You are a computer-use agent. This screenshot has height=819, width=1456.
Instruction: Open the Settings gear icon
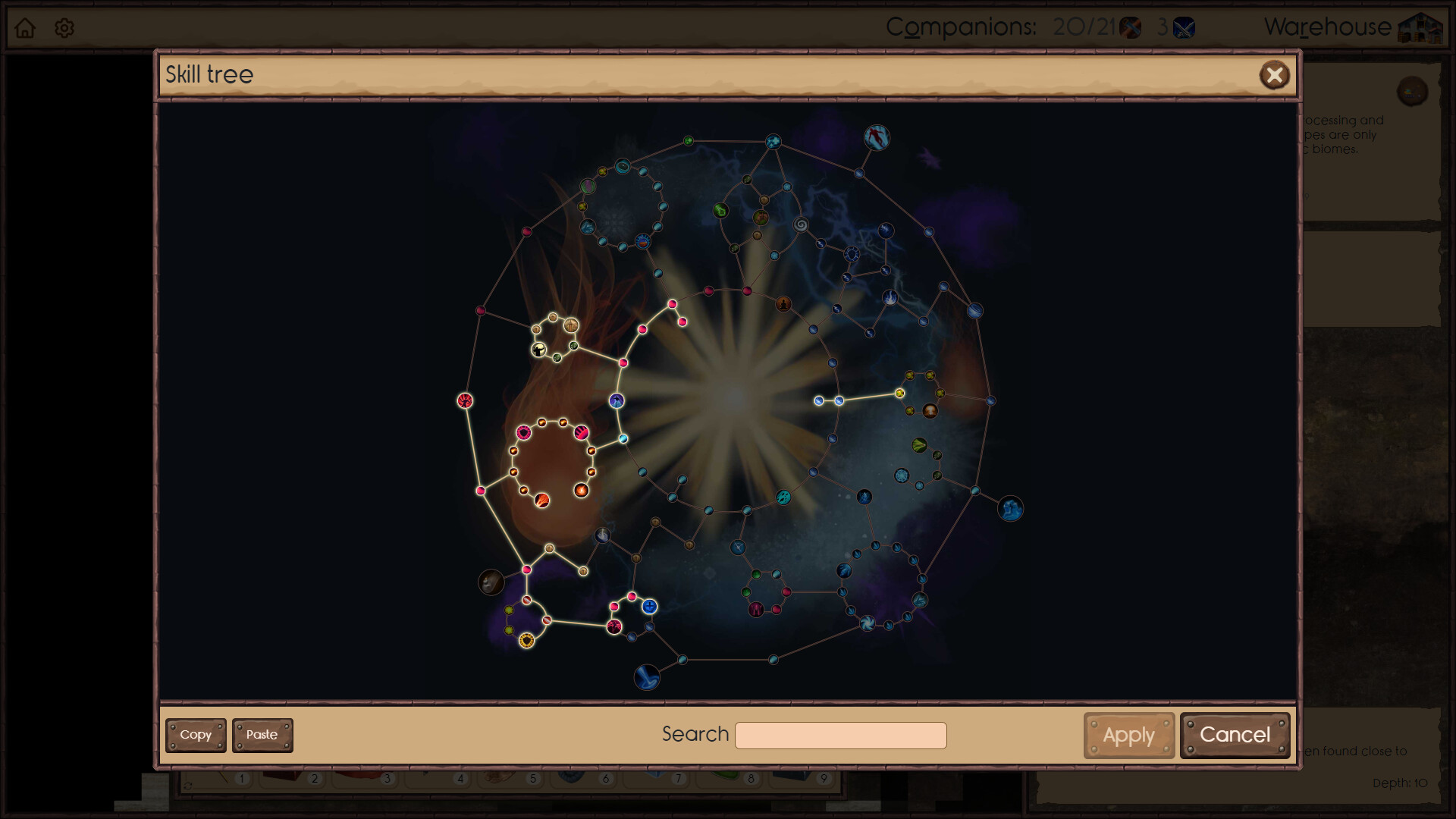click(x=64, y=27)
